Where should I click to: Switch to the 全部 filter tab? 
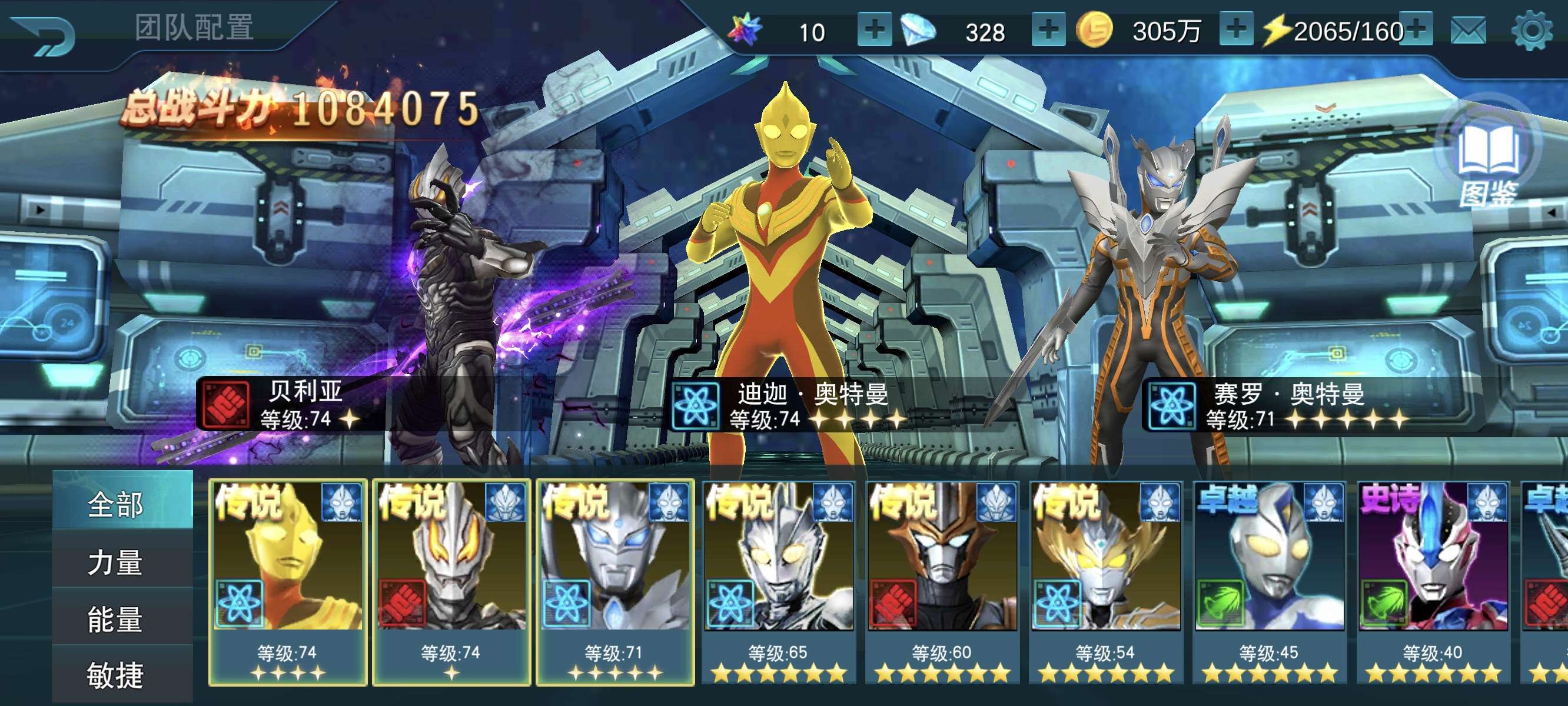tap(115, 504)
